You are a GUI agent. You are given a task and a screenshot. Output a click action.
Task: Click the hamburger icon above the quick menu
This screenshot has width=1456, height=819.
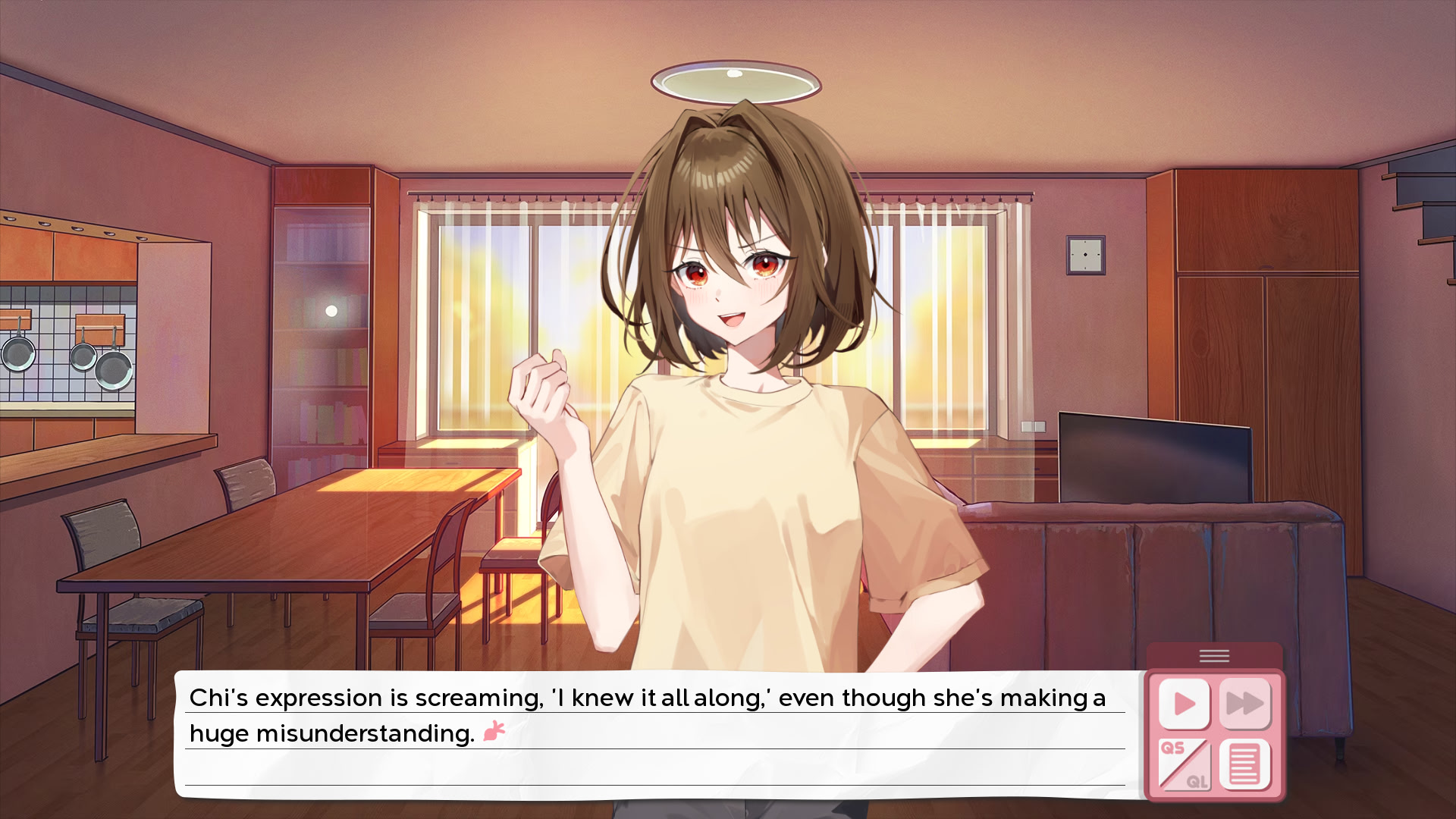(x=1214, y=657)
